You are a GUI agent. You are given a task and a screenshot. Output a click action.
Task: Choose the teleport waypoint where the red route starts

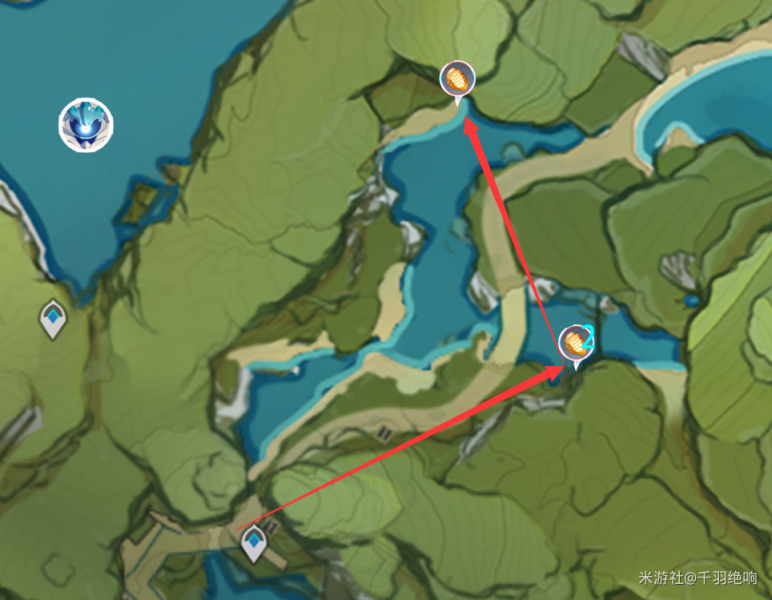point(255,543)
